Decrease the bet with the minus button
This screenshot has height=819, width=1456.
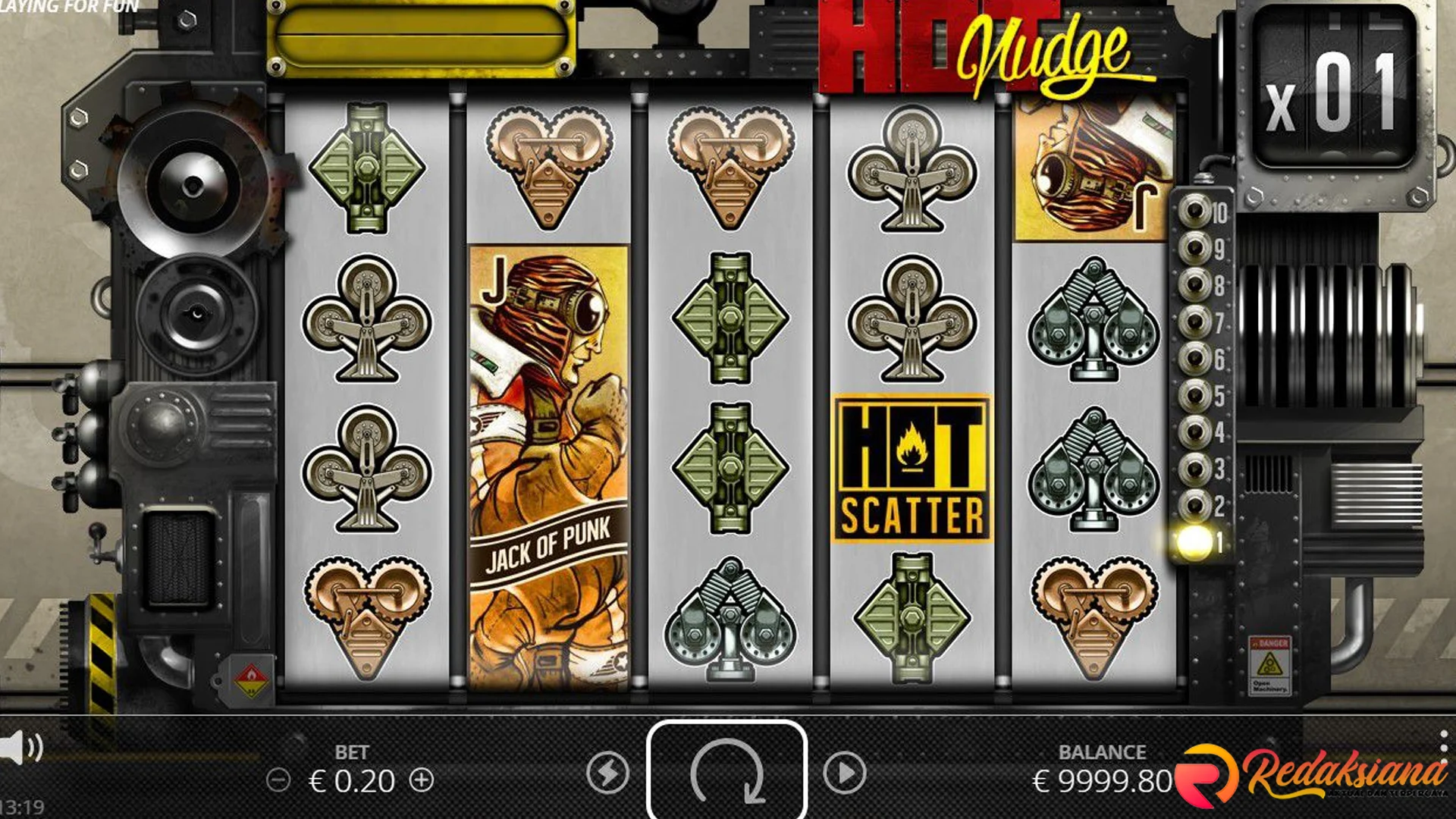278,780
